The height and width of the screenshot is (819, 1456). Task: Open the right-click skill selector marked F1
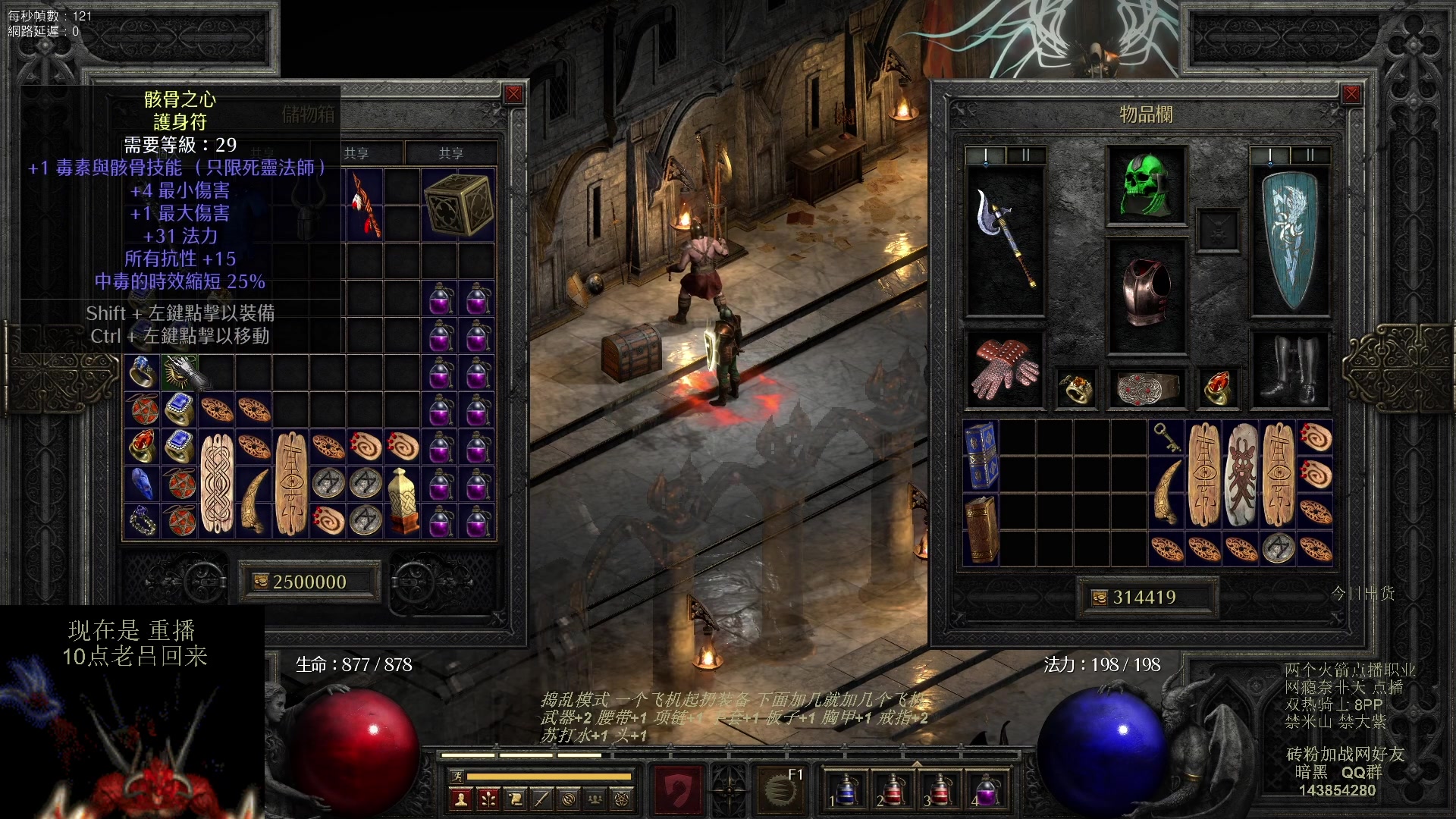781,789
